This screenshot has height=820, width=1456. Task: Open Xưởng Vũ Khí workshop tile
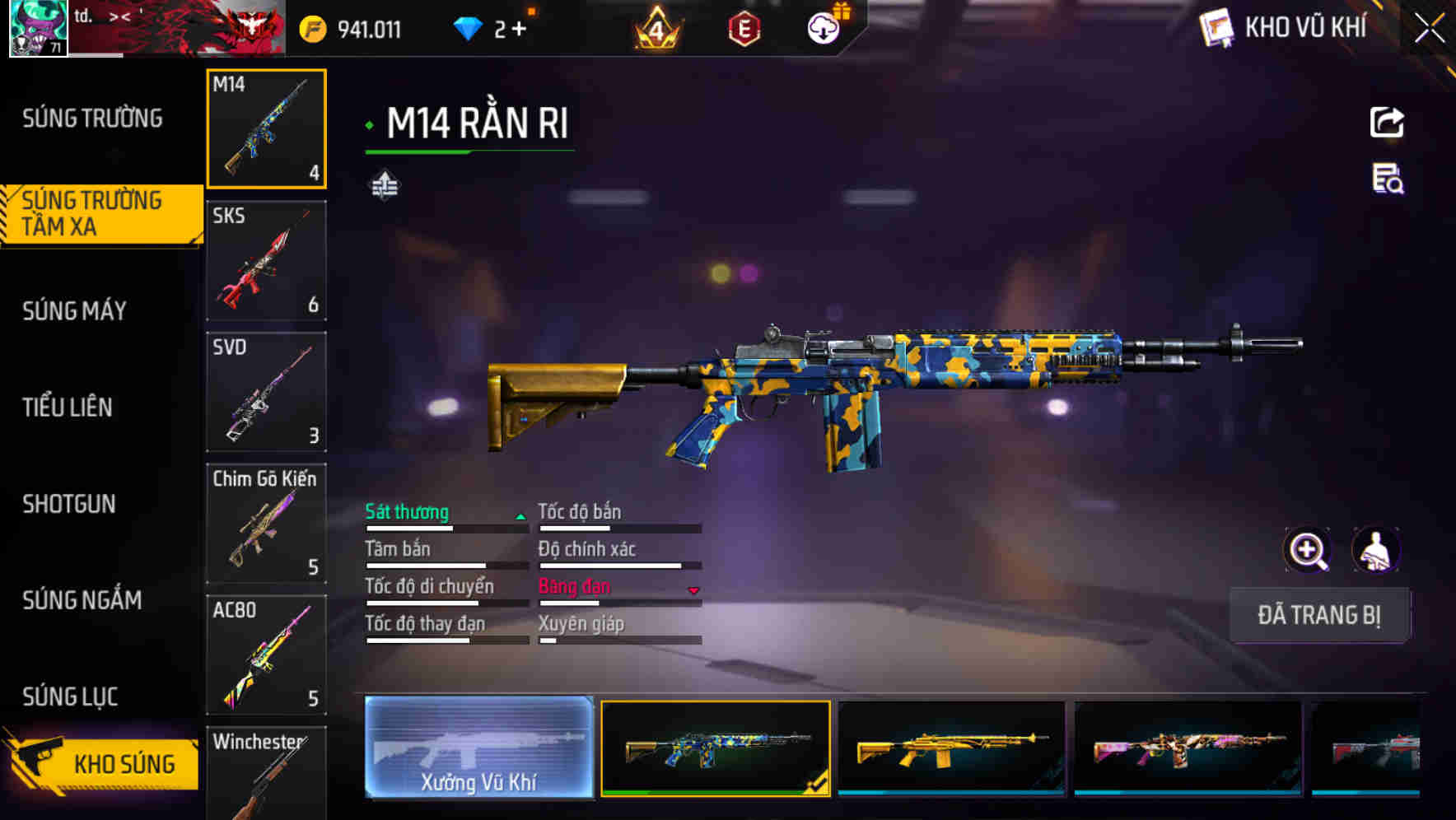(478, 748)
